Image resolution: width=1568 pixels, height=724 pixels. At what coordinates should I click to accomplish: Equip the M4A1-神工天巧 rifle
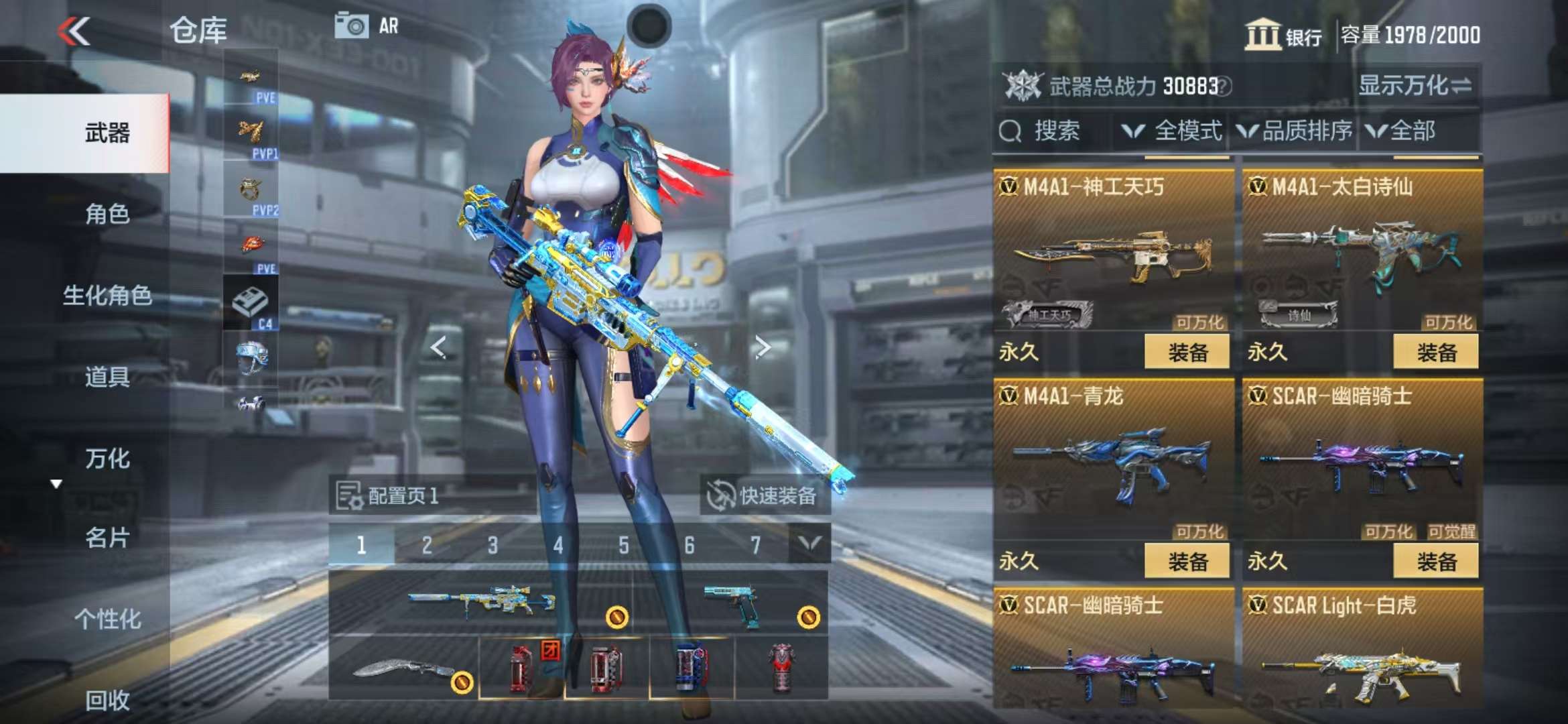click(1187, 352)
